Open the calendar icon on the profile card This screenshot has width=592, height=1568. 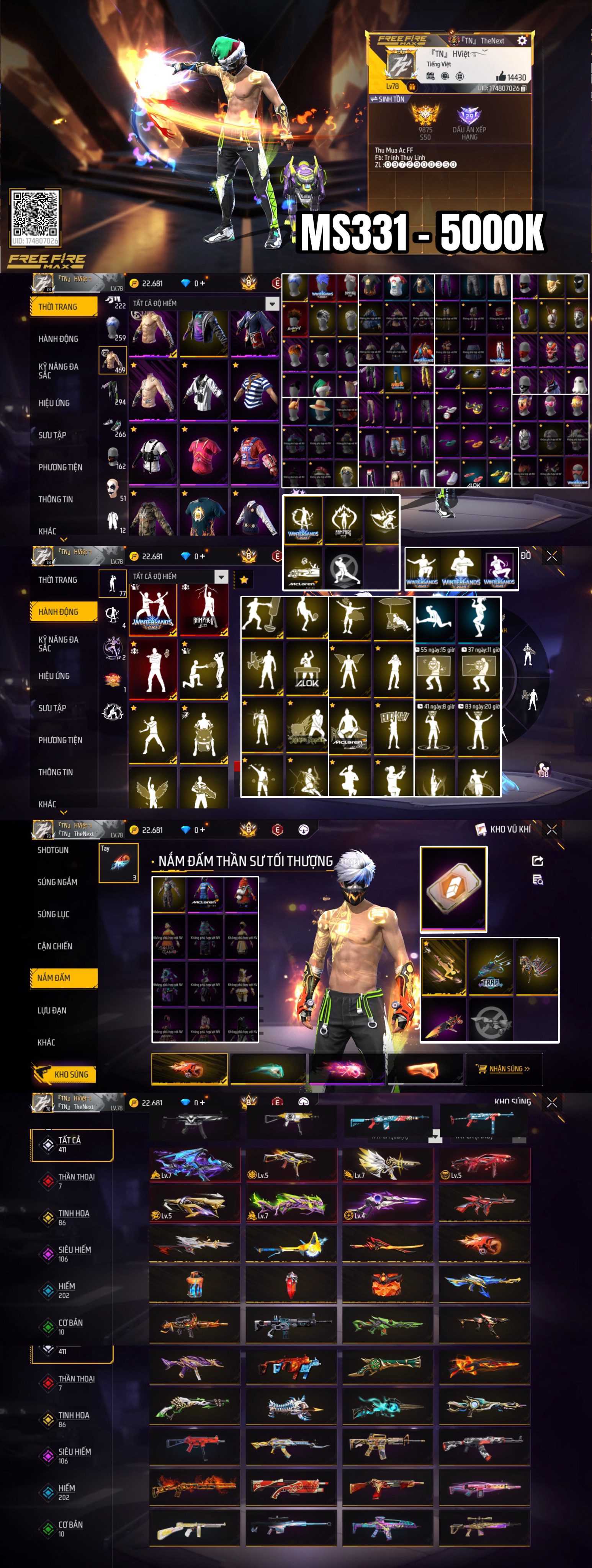tap(431, 76)
